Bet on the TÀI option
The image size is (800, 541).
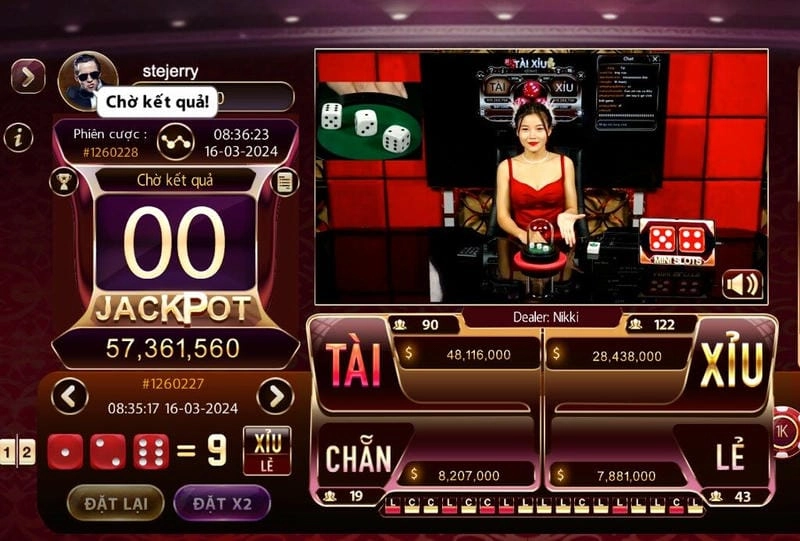355,366
